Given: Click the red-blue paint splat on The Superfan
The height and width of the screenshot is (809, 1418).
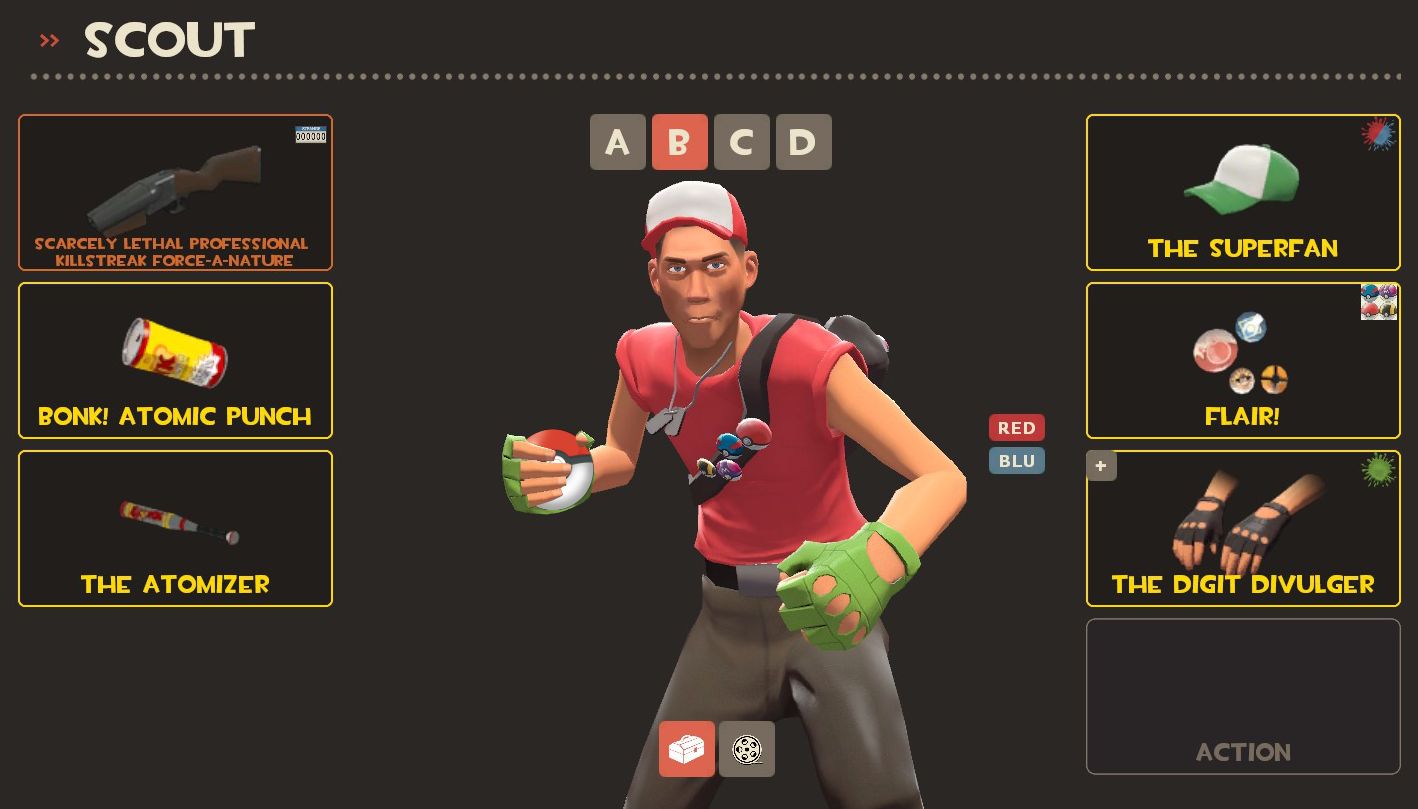Looking at the screenshot, I should (x=1379, y=134).
